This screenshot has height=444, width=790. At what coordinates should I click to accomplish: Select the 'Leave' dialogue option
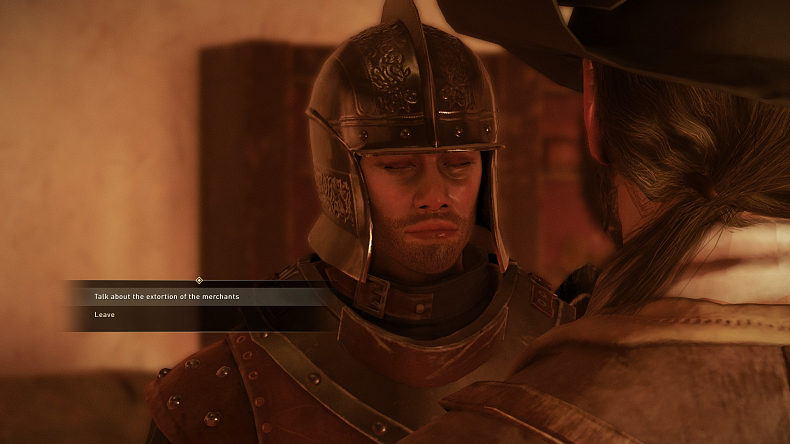pyautogui.click(x=105, y=315)
